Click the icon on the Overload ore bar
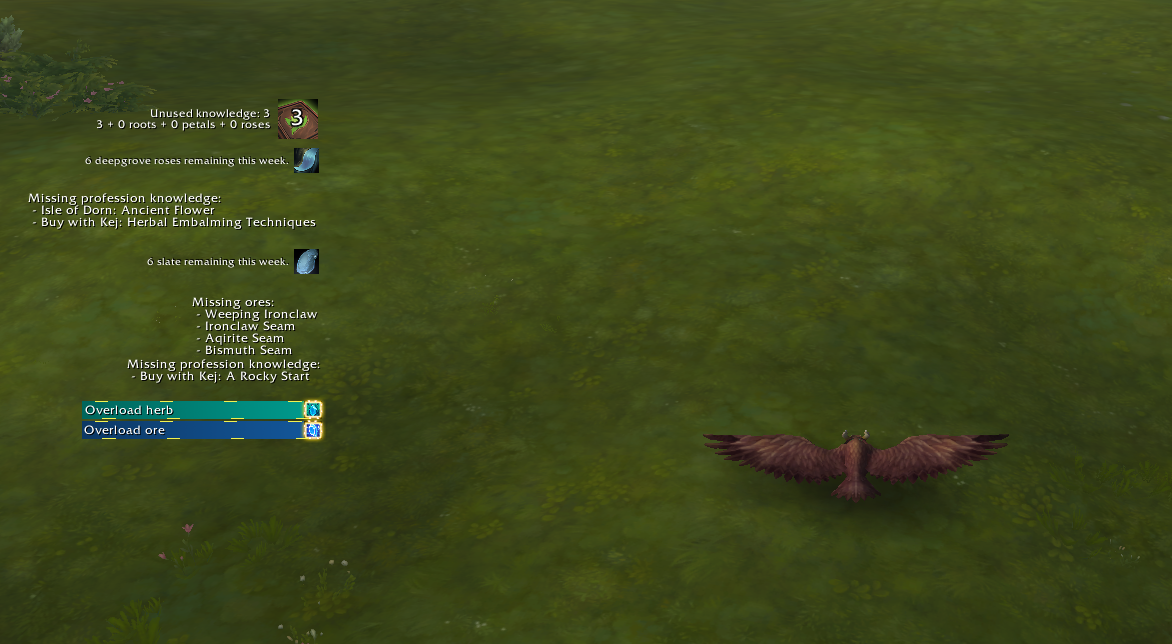 [313, 431]
